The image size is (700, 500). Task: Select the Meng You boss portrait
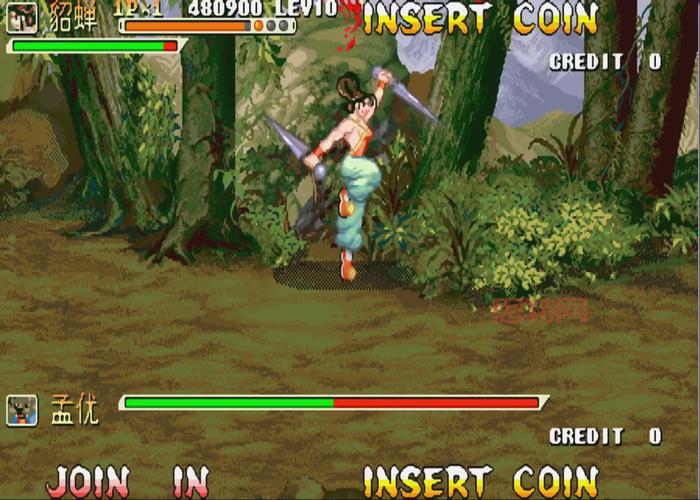[x=22, y=409]
